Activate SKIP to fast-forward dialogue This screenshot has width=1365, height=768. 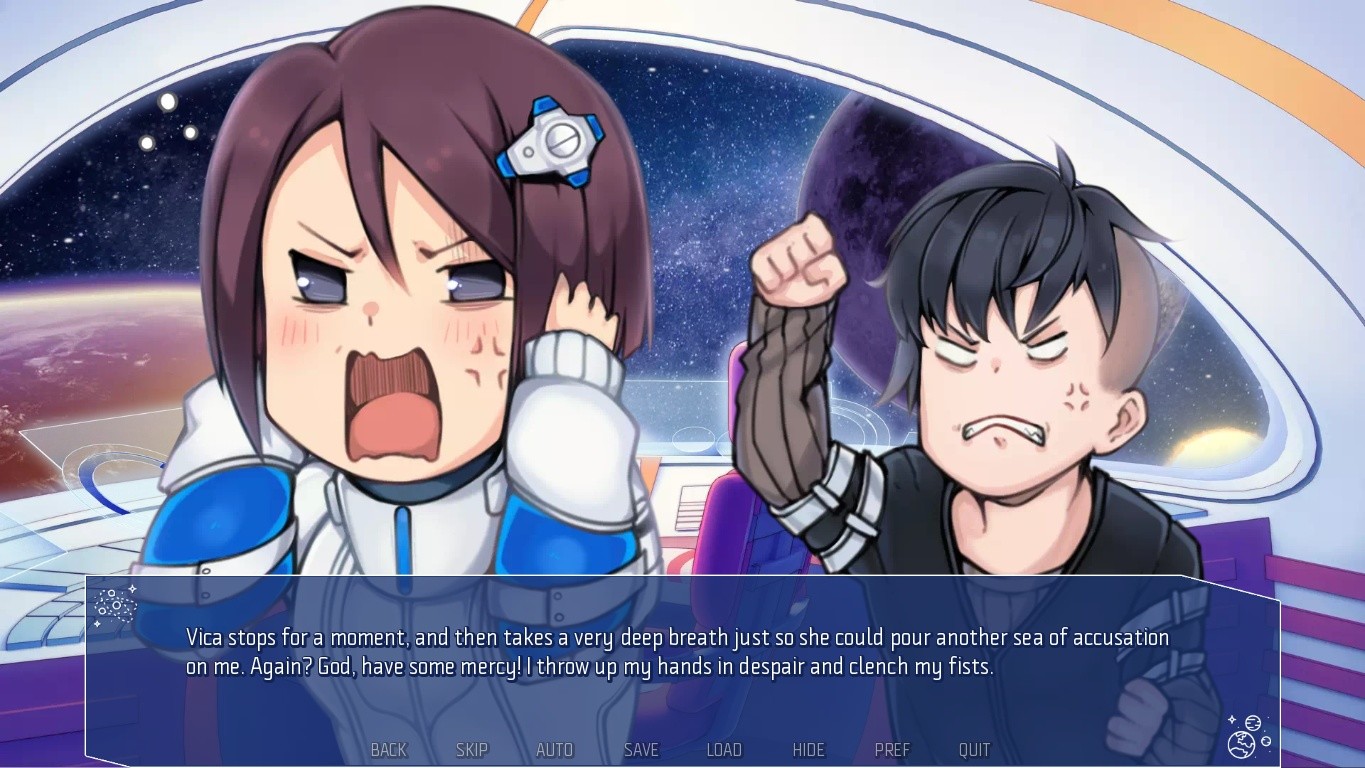pyautogui.click(x=472, y=750)
